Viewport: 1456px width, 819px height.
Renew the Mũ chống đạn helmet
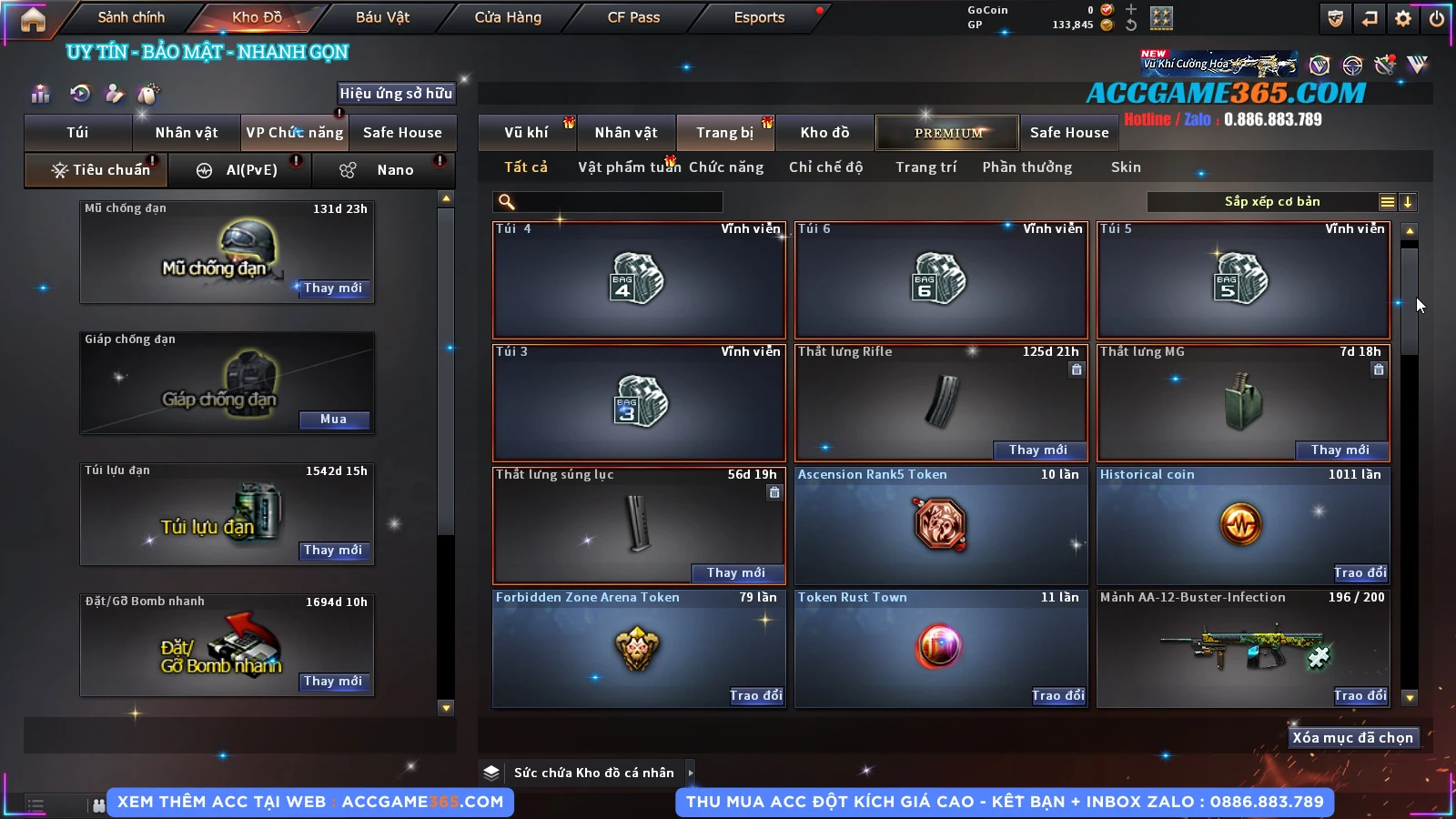click(333, 288)
